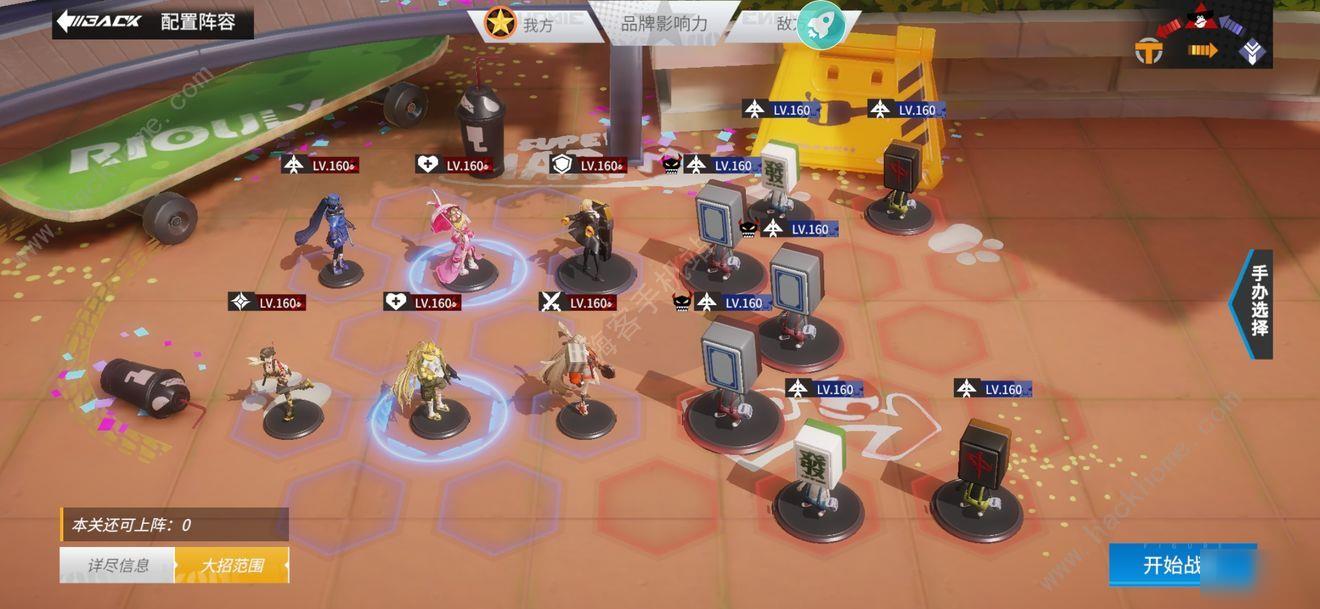Start the battle with 开始战斗
The image size is (1320, 609).
coord(1181,565)
